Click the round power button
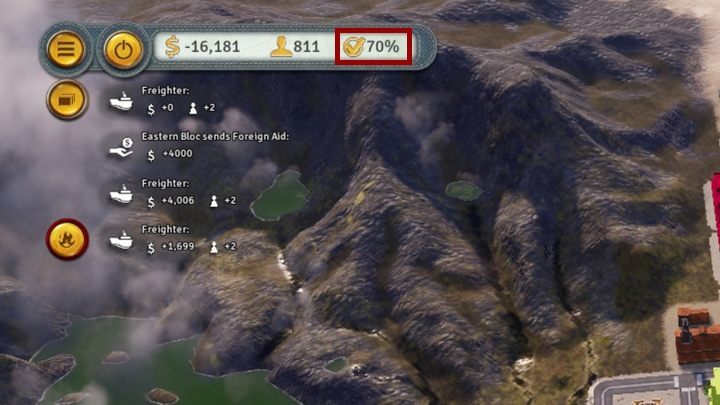The width and height of the screenshot is (720, 405). (x=124, y=49)
